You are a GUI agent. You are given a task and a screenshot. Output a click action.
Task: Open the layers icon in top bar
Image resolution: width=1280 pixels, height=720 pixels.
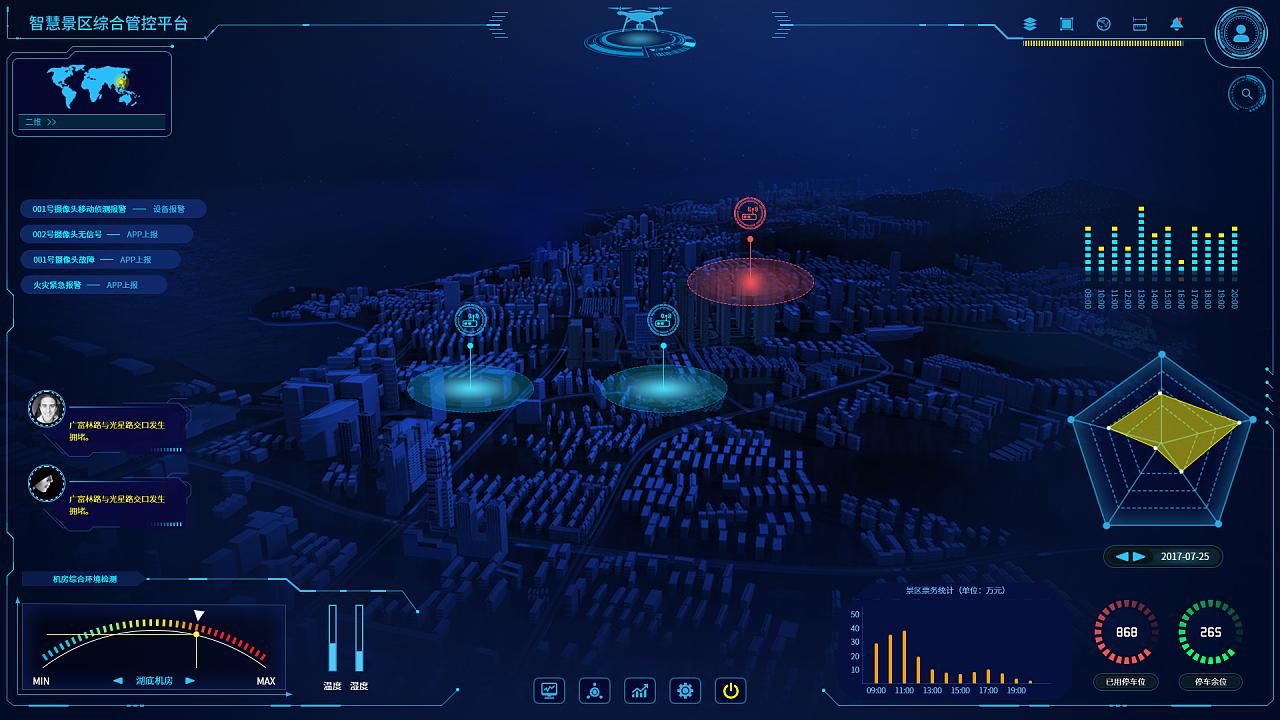(1030, 24)
